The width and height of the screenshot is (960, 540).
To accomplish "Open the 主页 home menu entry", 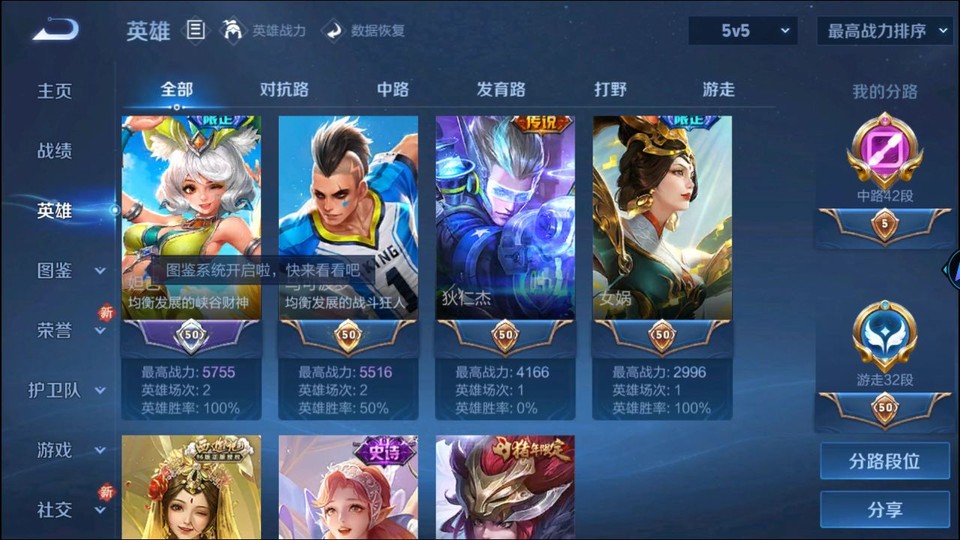I will click(55, 91).
